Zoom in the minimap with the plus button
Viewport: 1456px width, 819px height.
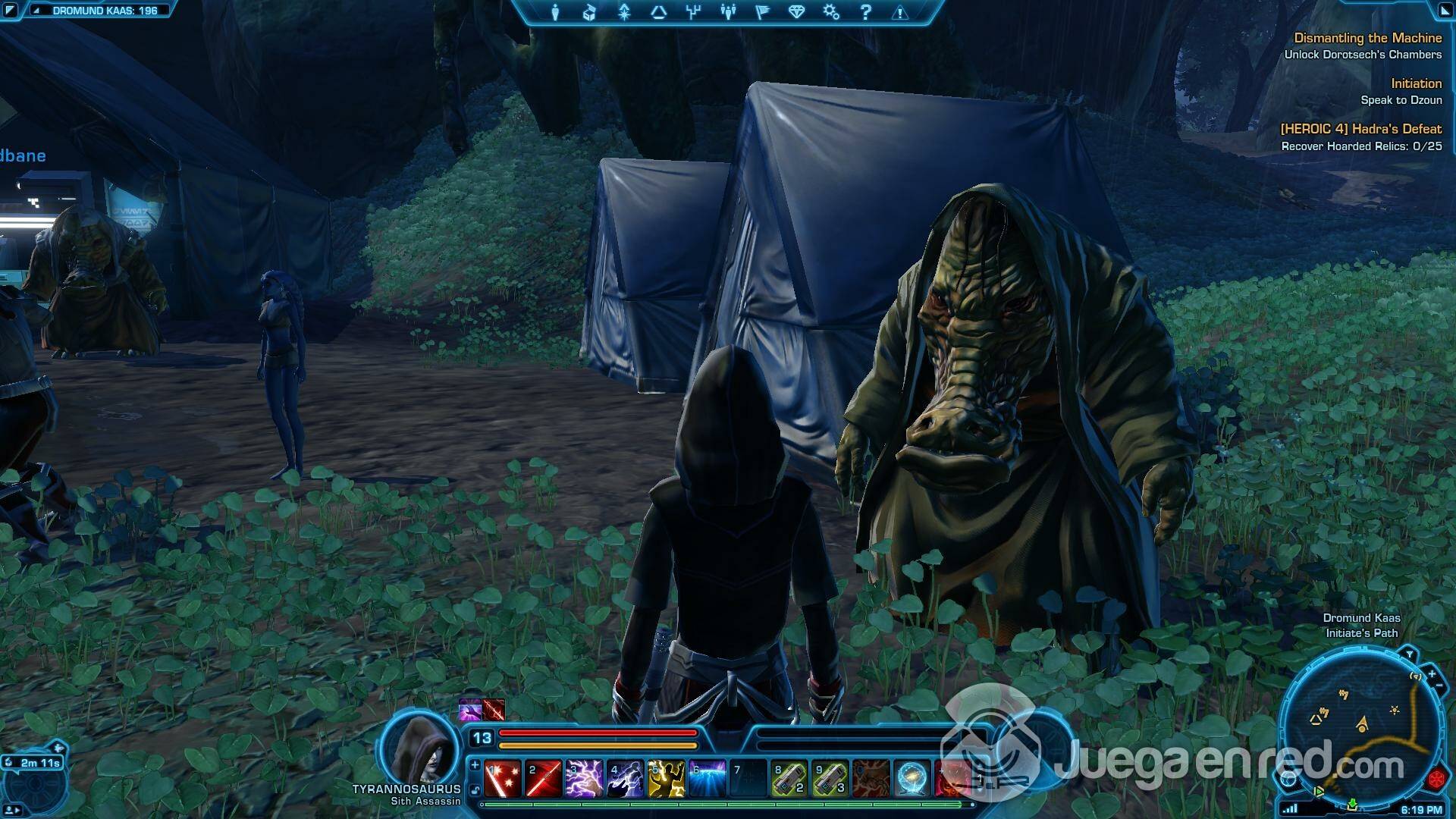click(1432, 673)
